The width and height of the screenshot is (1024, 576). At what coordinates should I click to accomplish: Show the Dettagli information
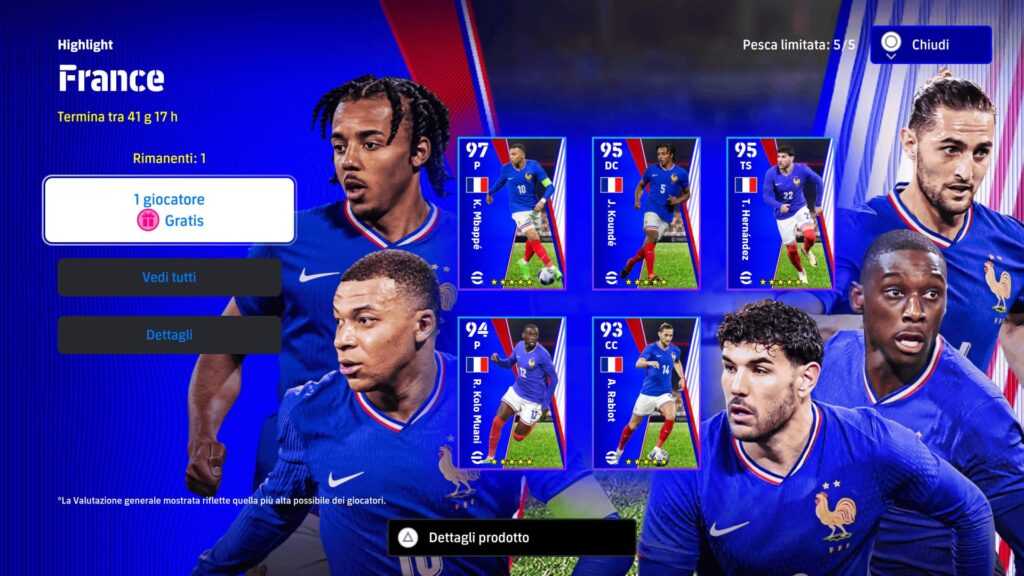(169, 335)
